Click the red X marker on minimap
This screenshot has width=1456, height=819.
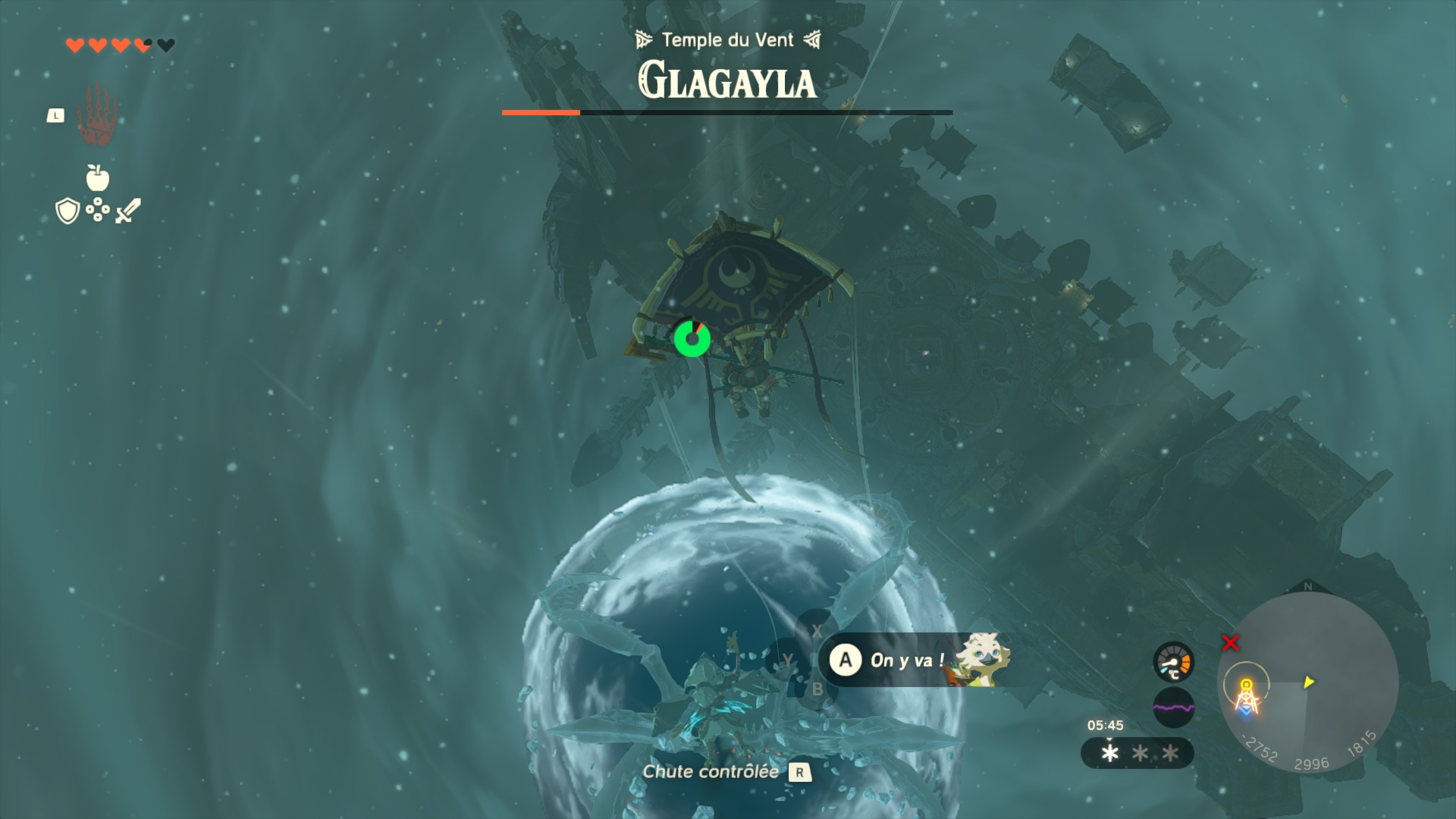pos(1230,643)
